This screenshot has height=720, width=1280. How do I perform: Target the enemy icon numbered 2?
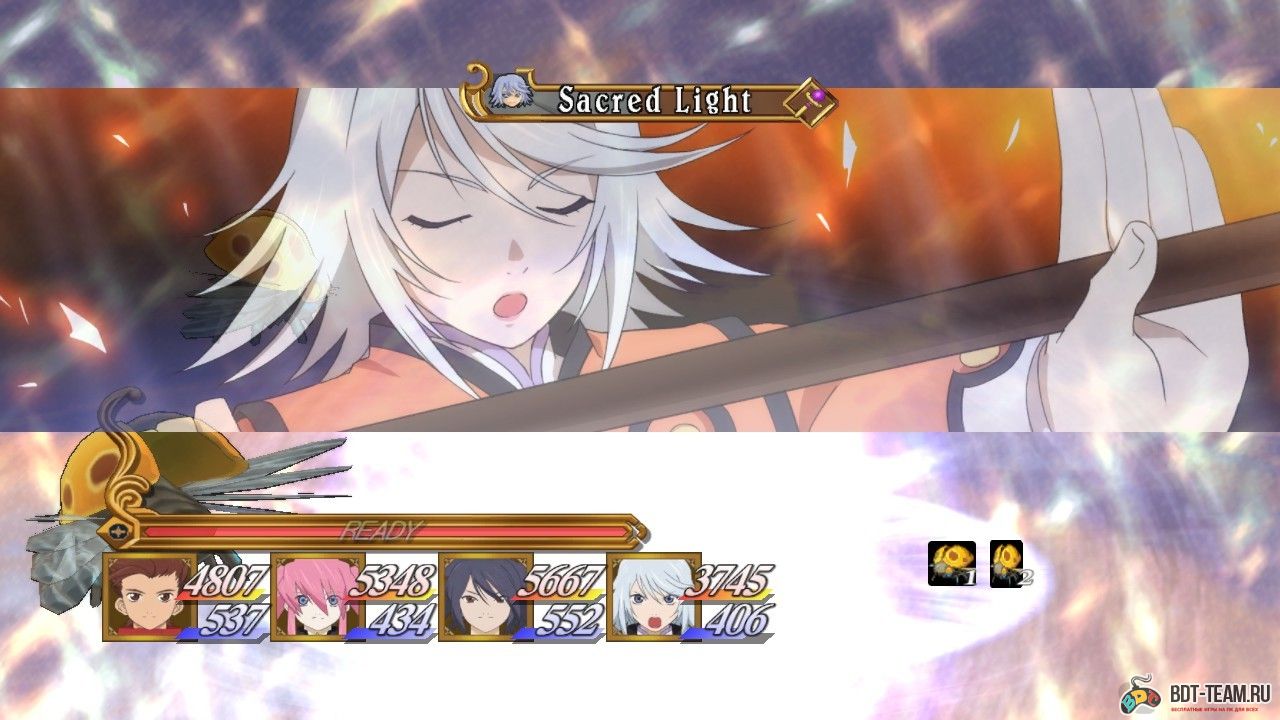pos(1006,563)
